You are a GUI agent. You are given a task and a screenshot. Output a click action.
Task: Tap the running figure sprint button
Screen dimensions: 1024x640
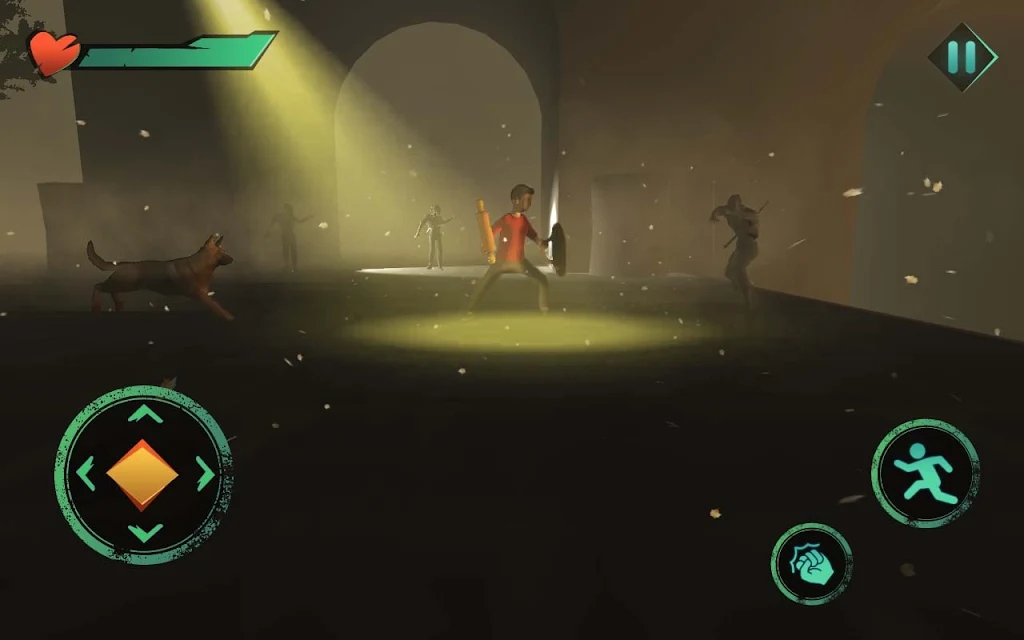click(x=925, y=473)
